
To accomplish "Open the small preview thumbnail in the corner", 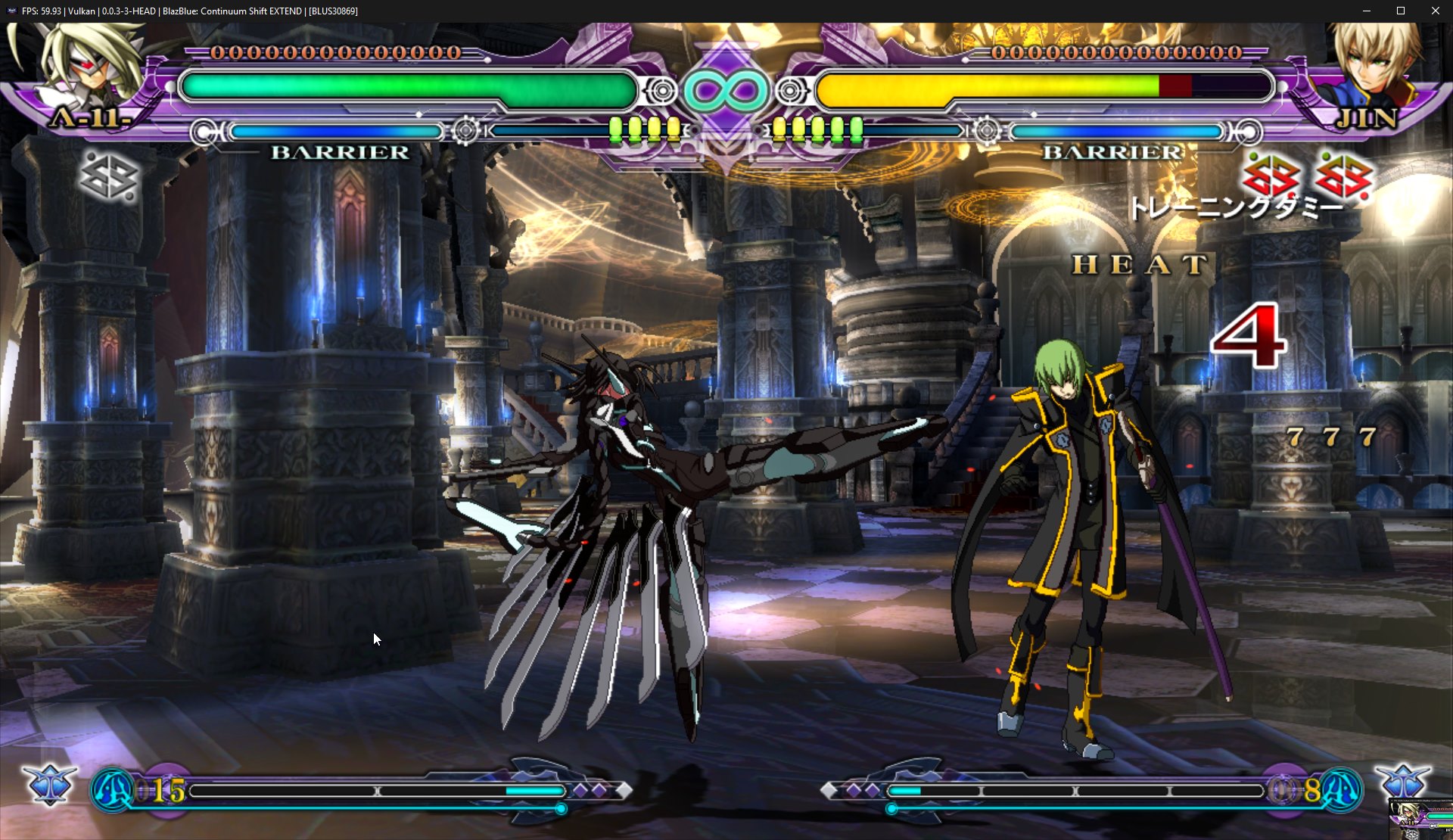I will (1420, 819).
